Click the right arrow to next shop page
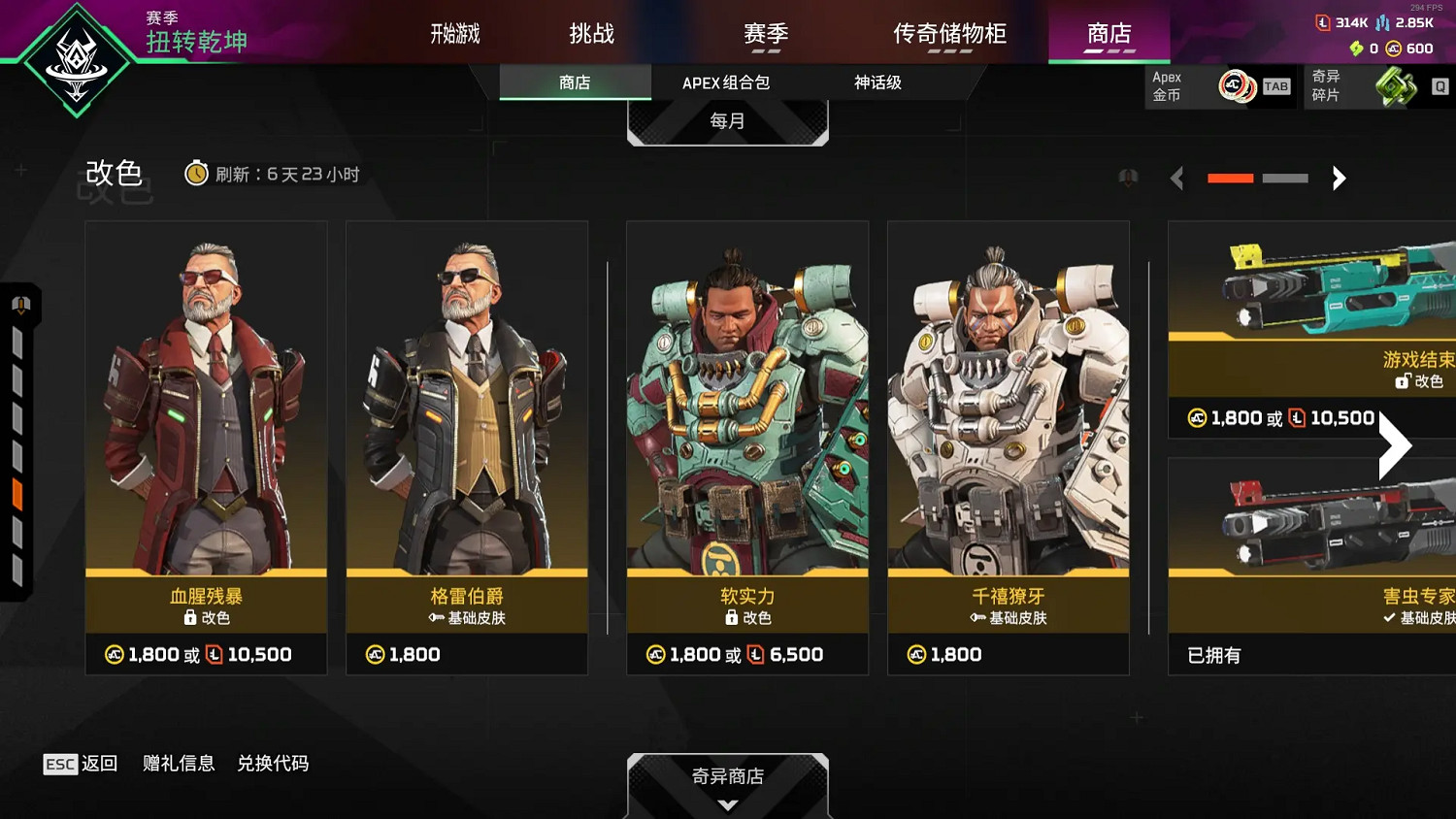 (x=1340, y=178)
